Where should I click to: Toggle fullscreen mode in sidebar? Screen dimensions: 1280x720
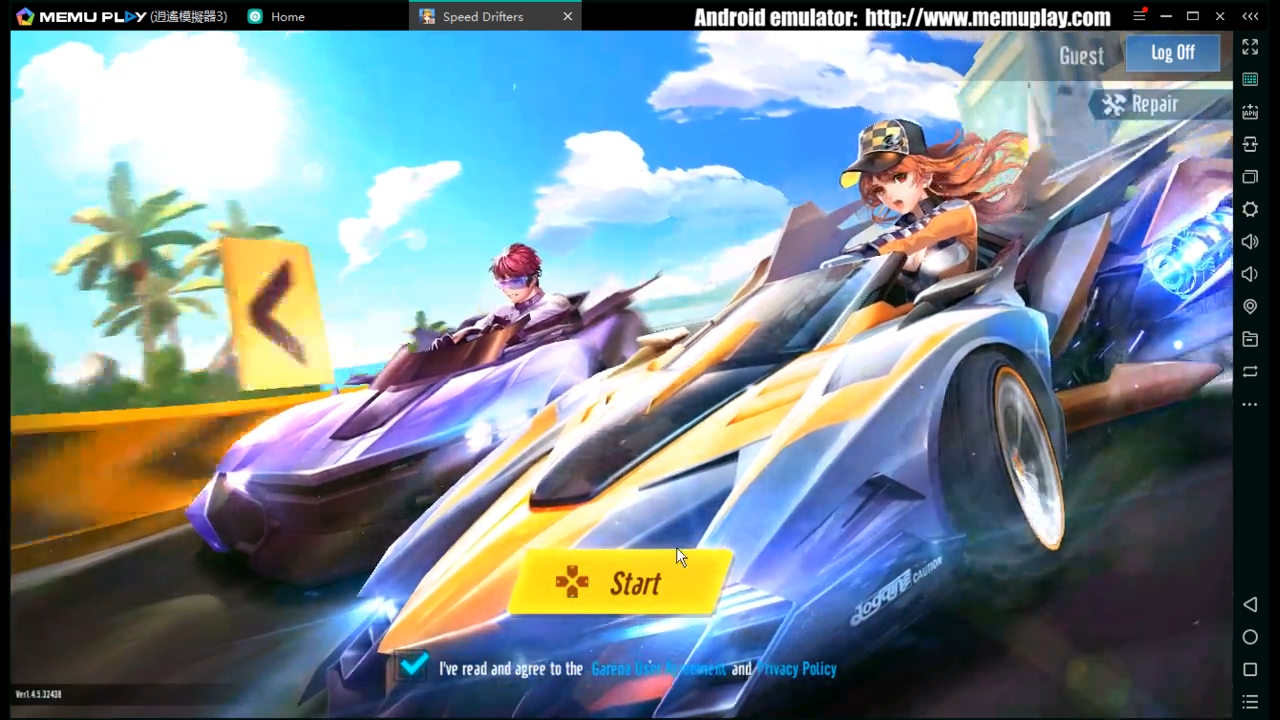point(1250,47)
